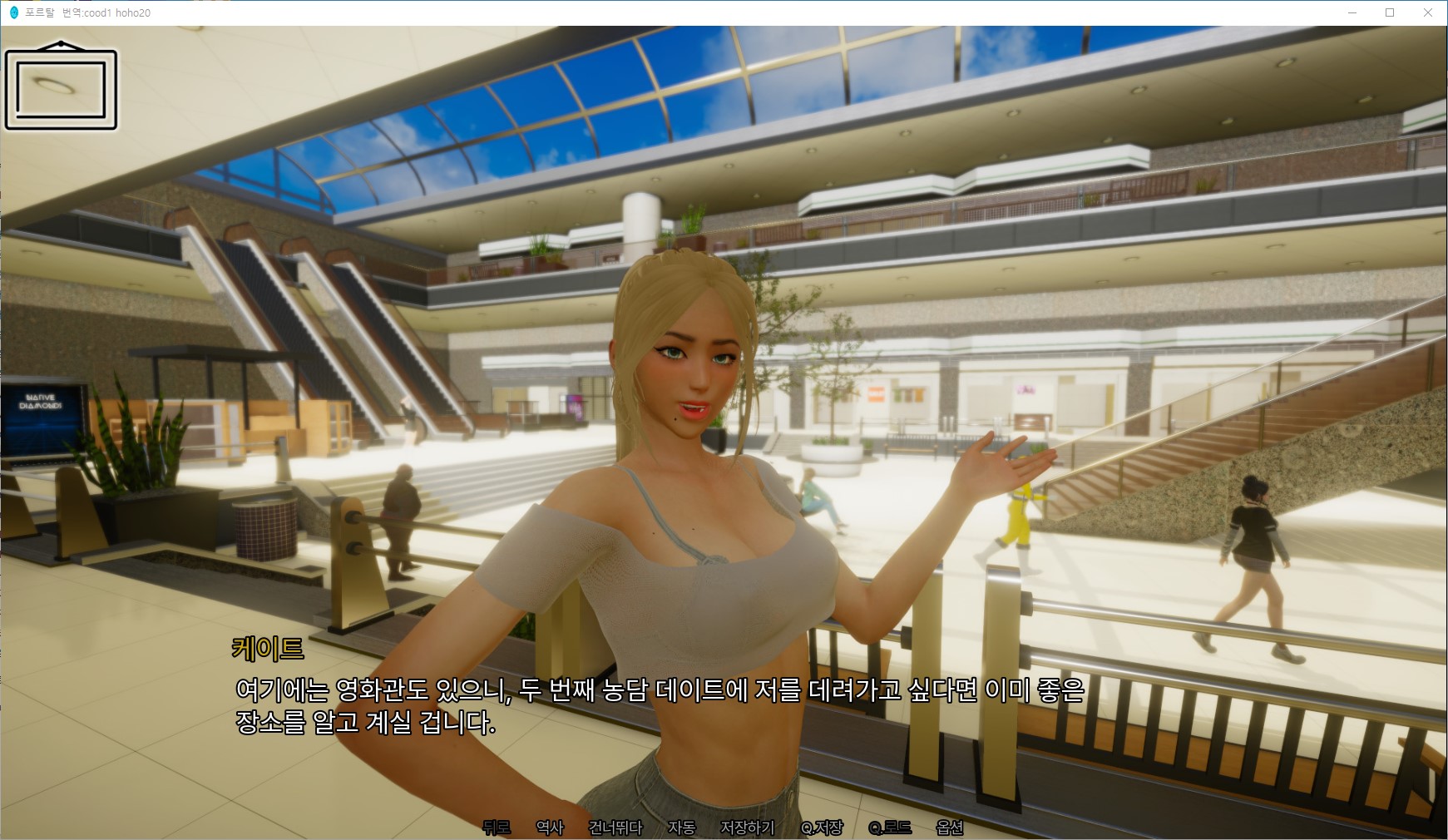Open the 옵션 (Options) menu
The height and width of the screenshot is (840, 1448).
[950, 828]
